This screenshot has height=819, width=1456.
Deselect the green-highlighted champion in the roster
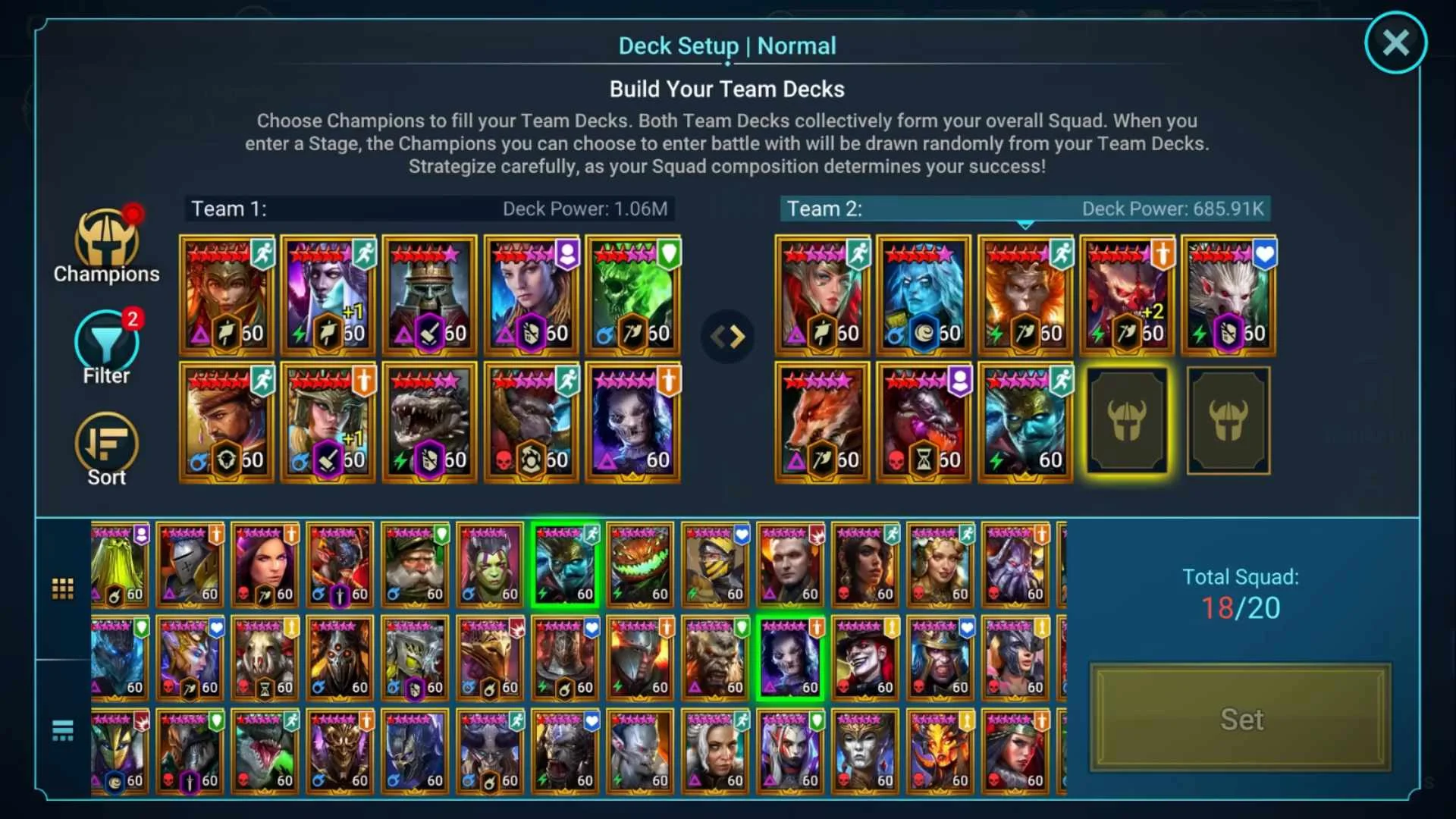coord(564,564)
